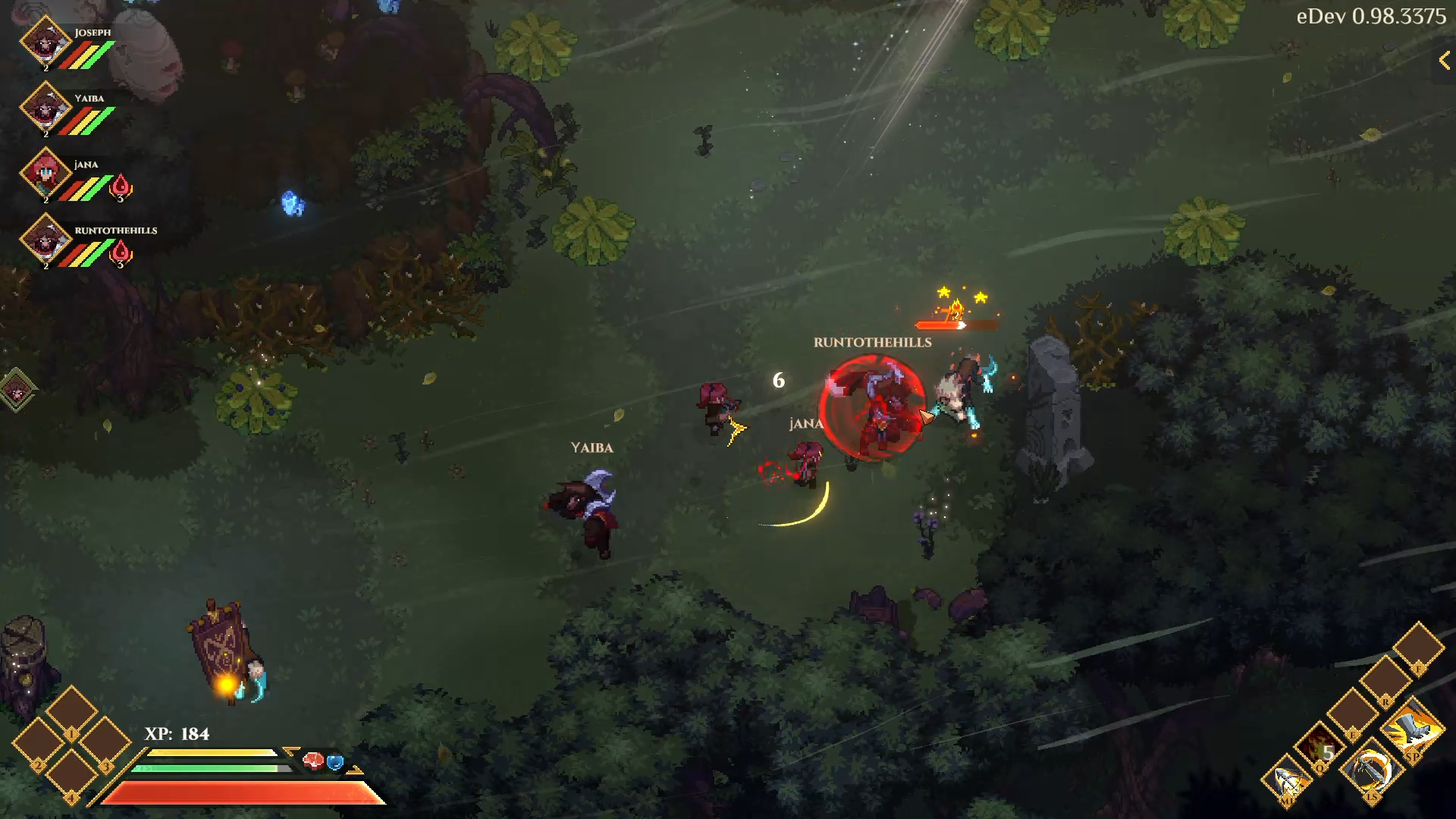The image size is (1456, 819).
Task: Click the meat consumable icon near the XP bar
Action: tap(312, 761)
